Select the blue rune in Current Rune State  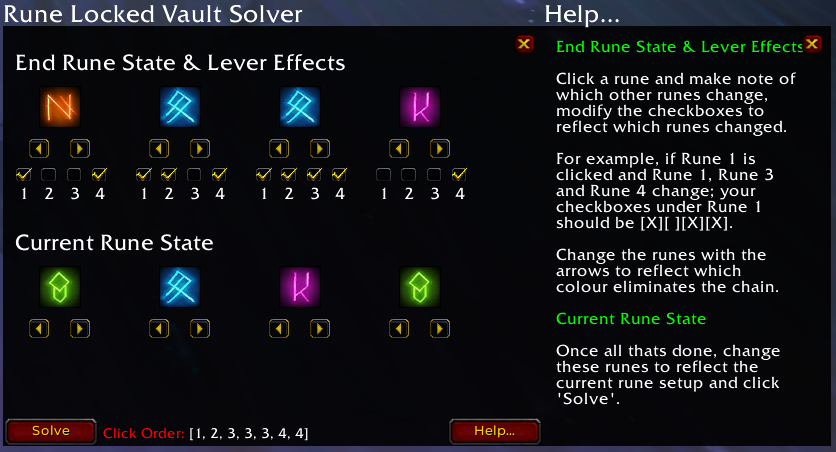(x=179, y=287)
